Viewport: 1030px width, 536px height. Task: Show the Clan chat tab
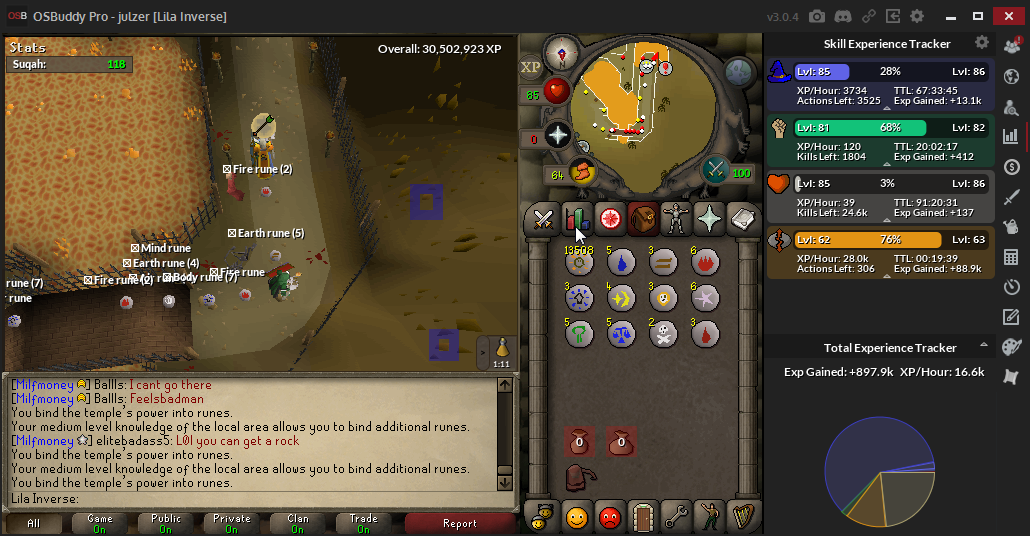298,523
